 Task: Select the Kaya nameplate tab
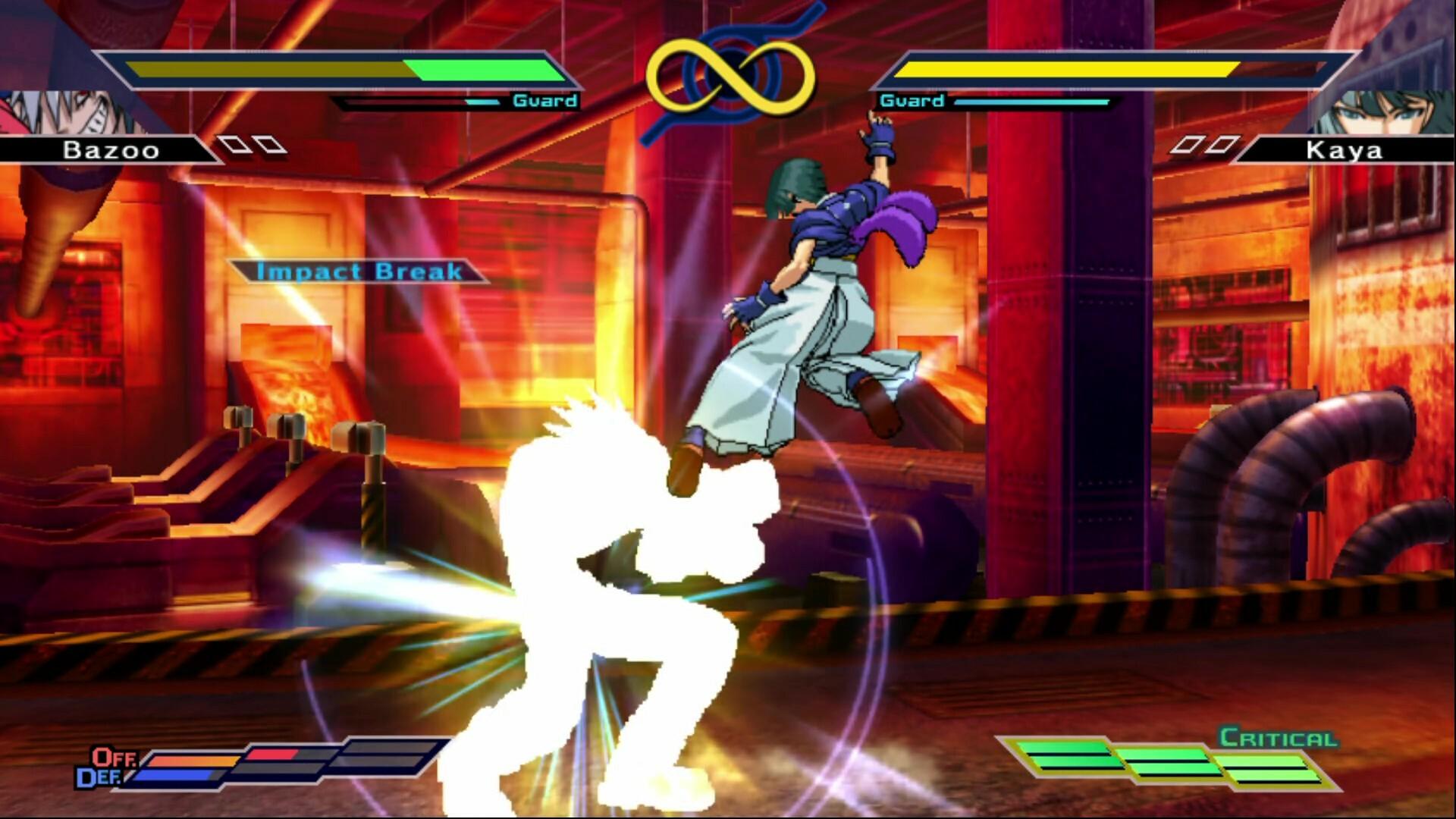point(1346,150)
